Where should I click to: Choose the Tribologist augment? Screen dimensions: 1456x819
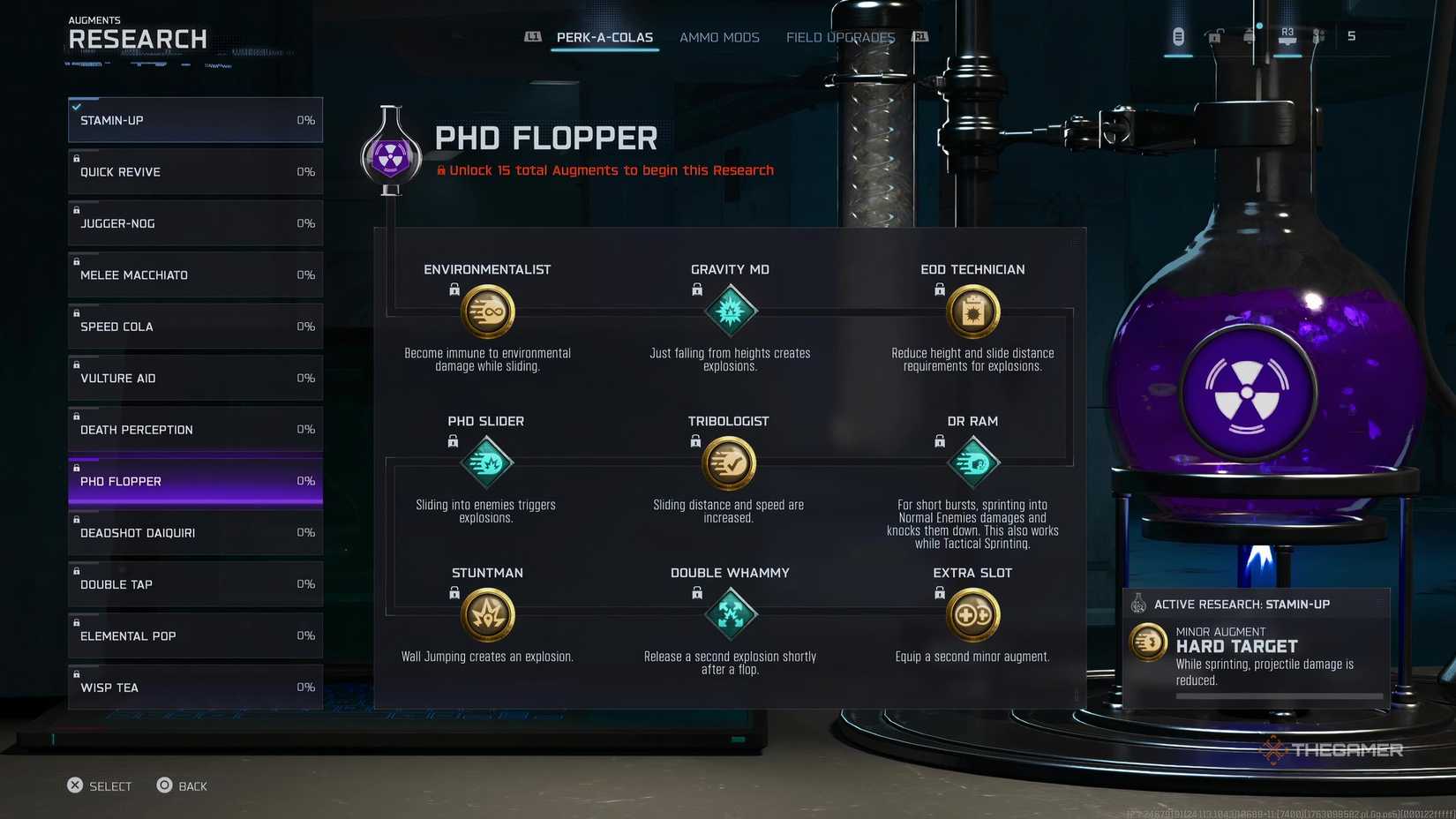[728, 462]
